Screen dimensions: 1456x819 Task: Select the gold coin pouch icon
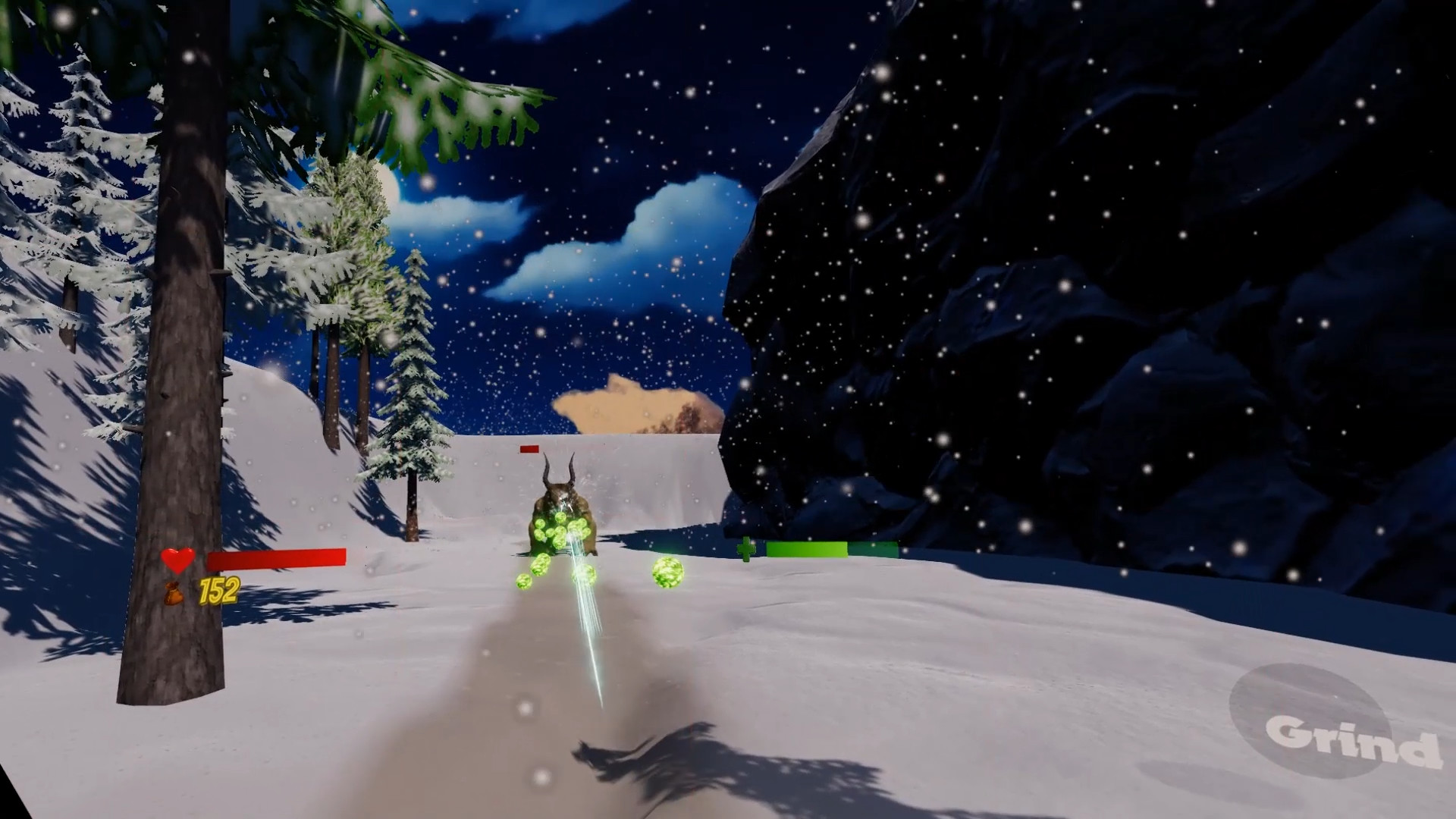point(174,593)
